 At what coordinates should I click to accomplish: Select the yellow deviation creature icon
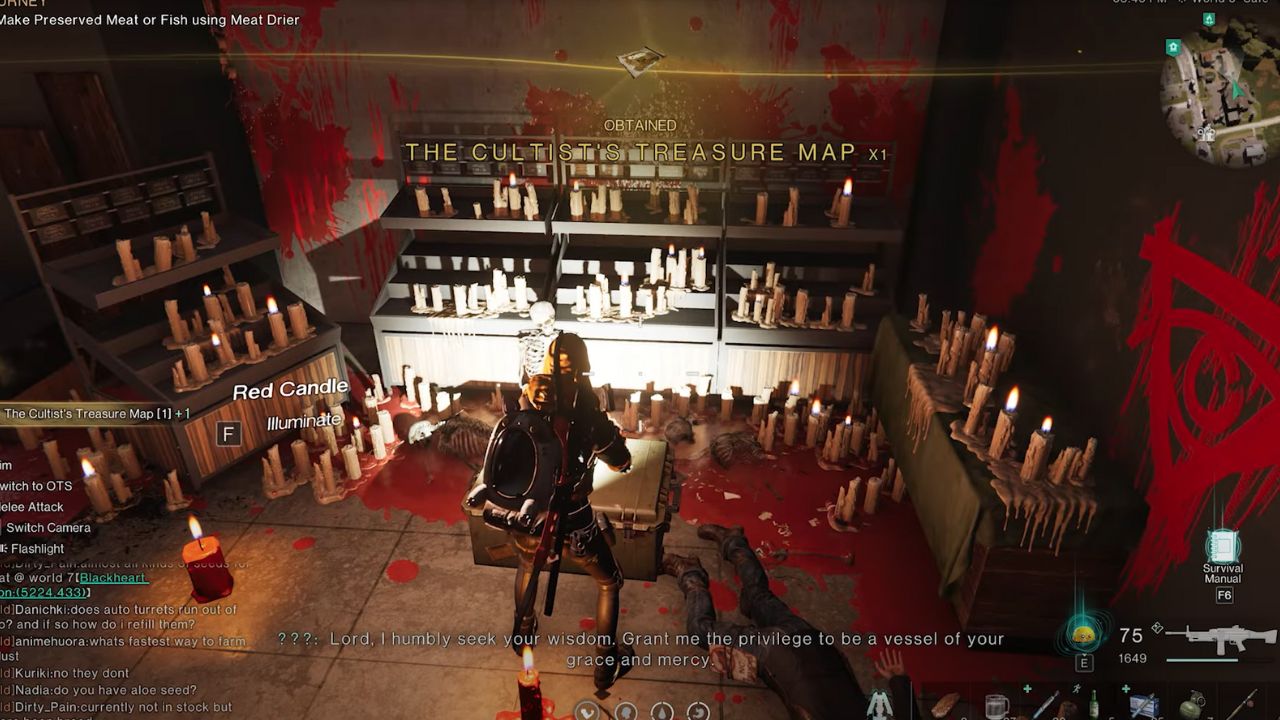point(1084,633)
